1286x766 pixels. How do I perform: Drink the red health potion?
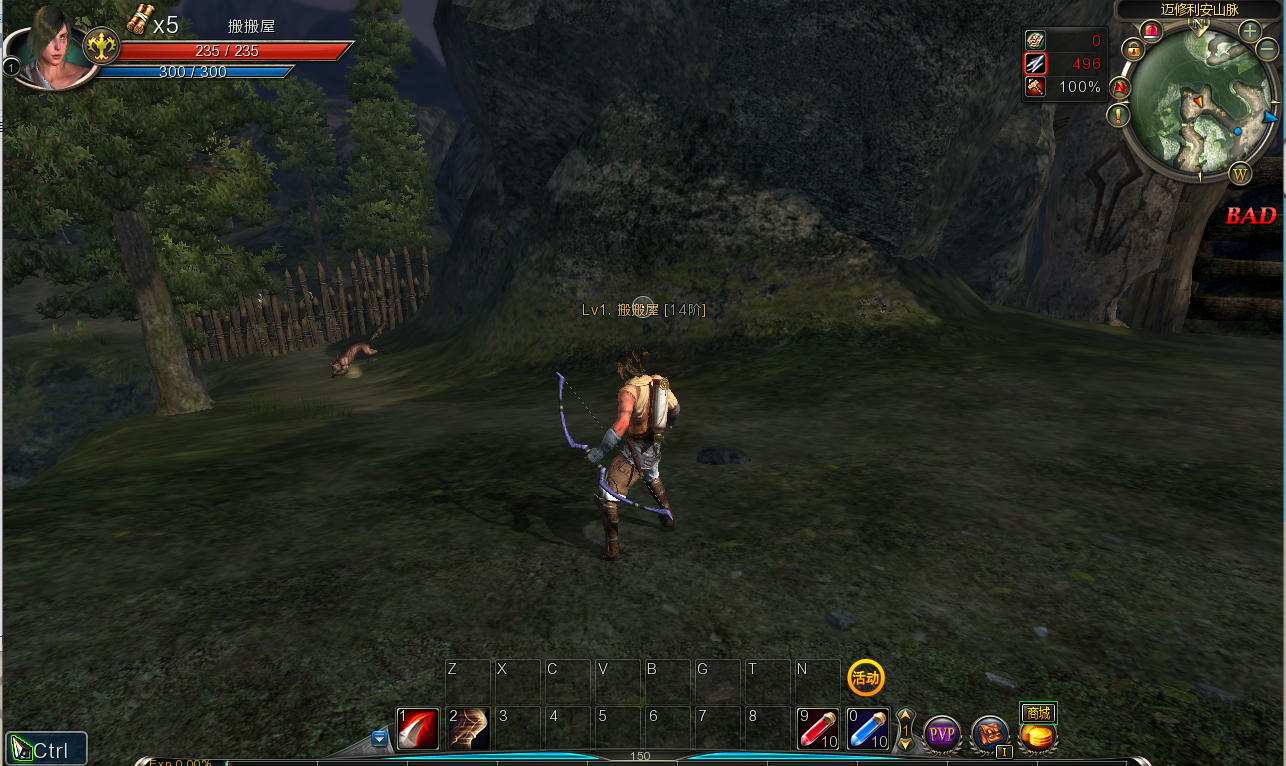pyautogui.click(x=818, y=729)
